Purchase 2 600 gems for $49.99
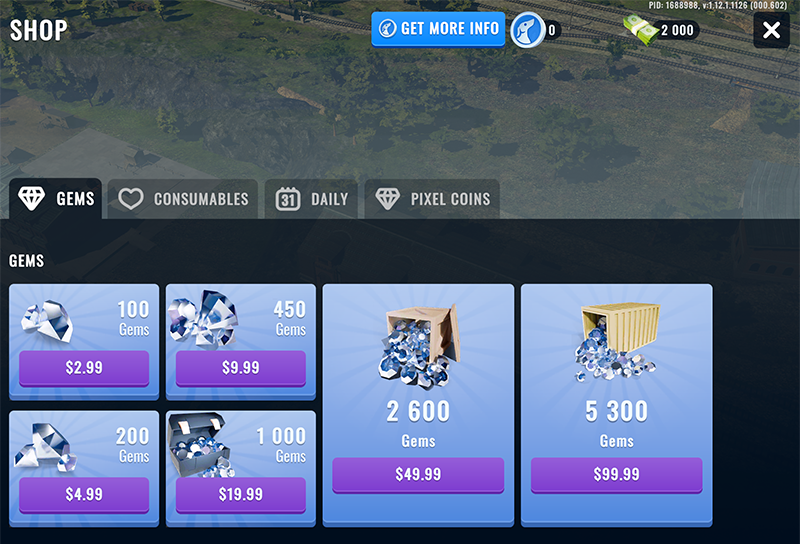Image resolution: width=800 pixels, height=544 pixels. click(418, 474)
